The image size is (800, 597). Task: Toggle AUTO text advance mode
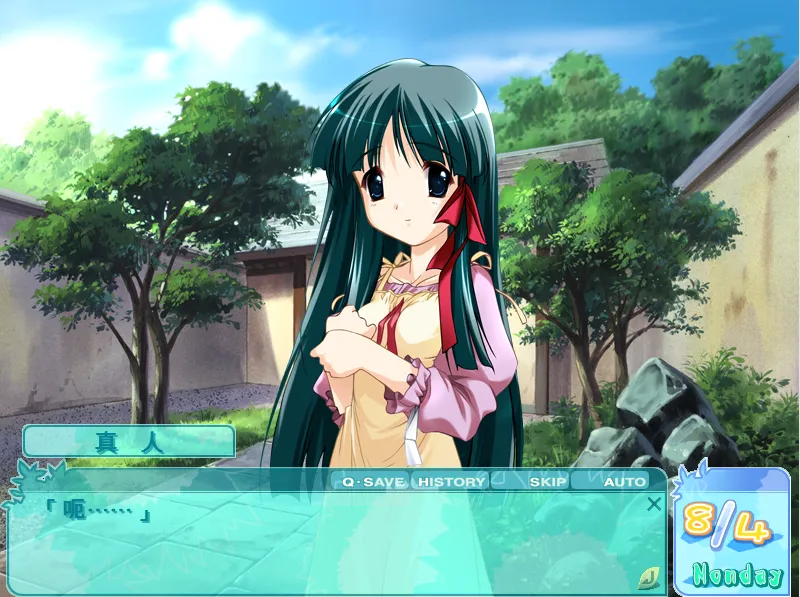pos(624,482)
